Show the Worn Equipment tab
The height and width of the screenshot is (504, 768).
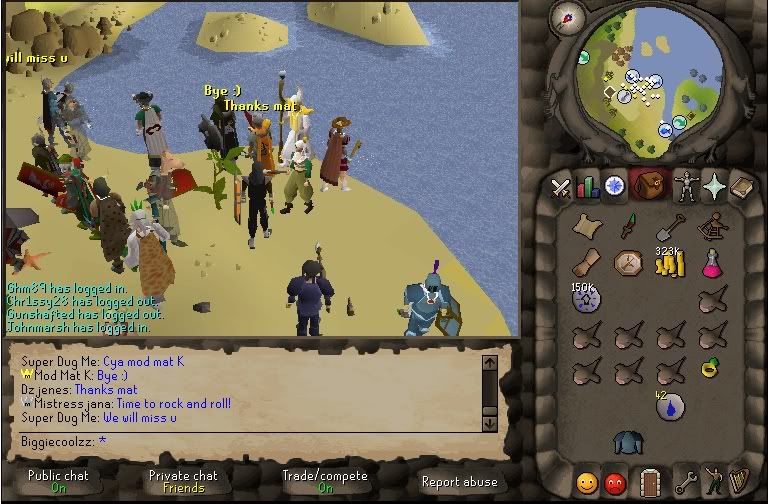click(685, 187)
